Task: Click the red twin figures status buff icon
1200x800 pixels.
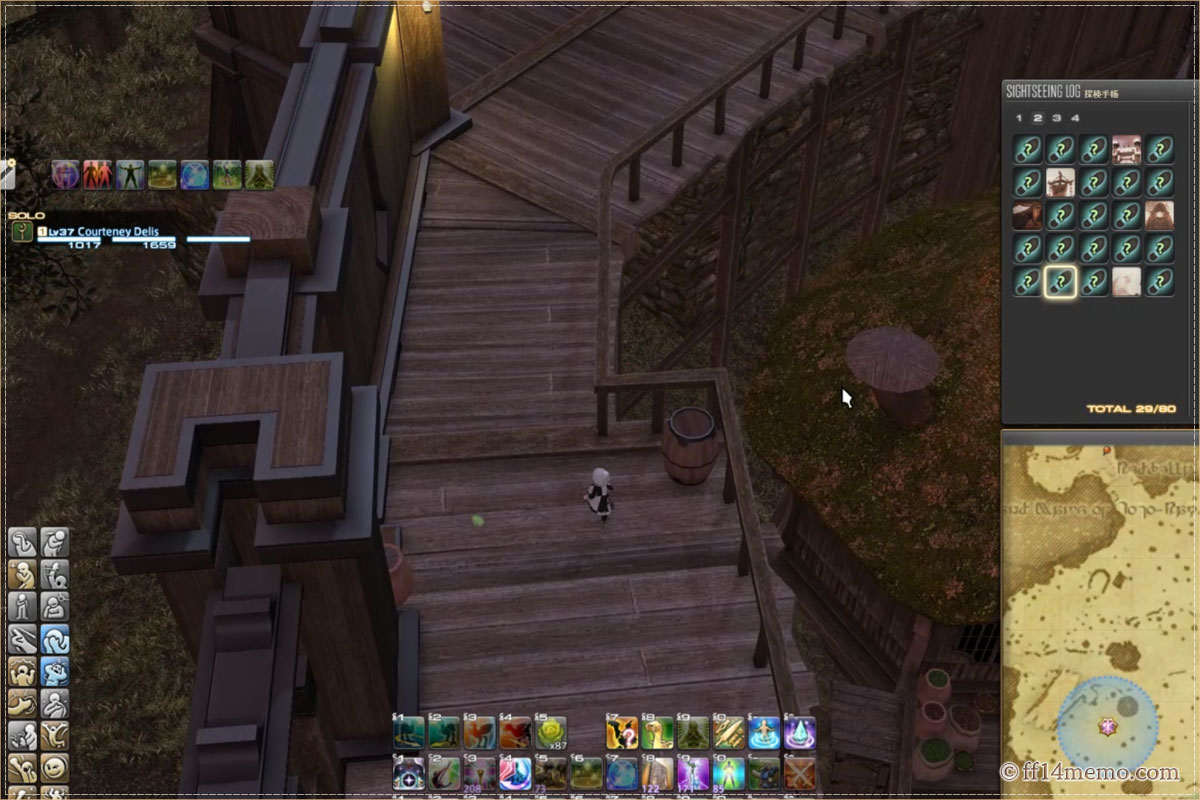Action: [97, 175]
